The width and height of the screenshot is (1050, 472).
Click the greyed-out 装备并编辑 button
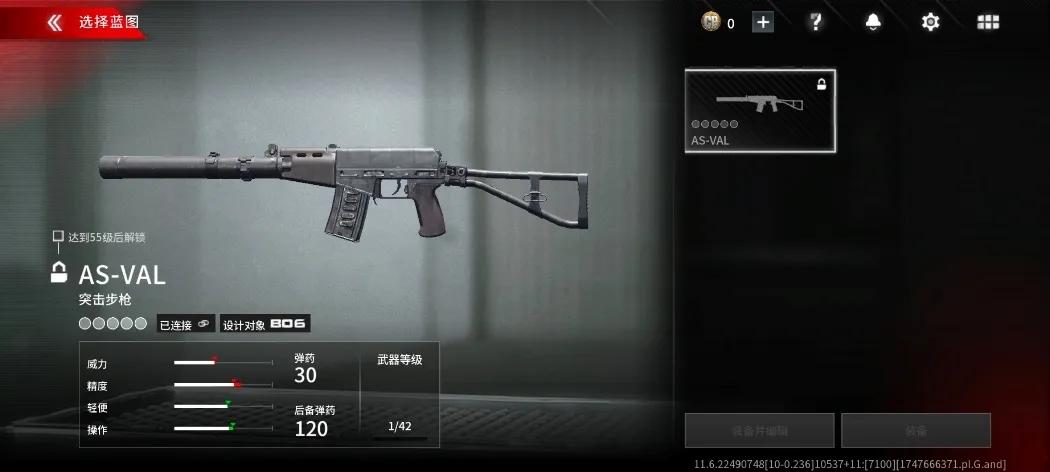point(759,430)
